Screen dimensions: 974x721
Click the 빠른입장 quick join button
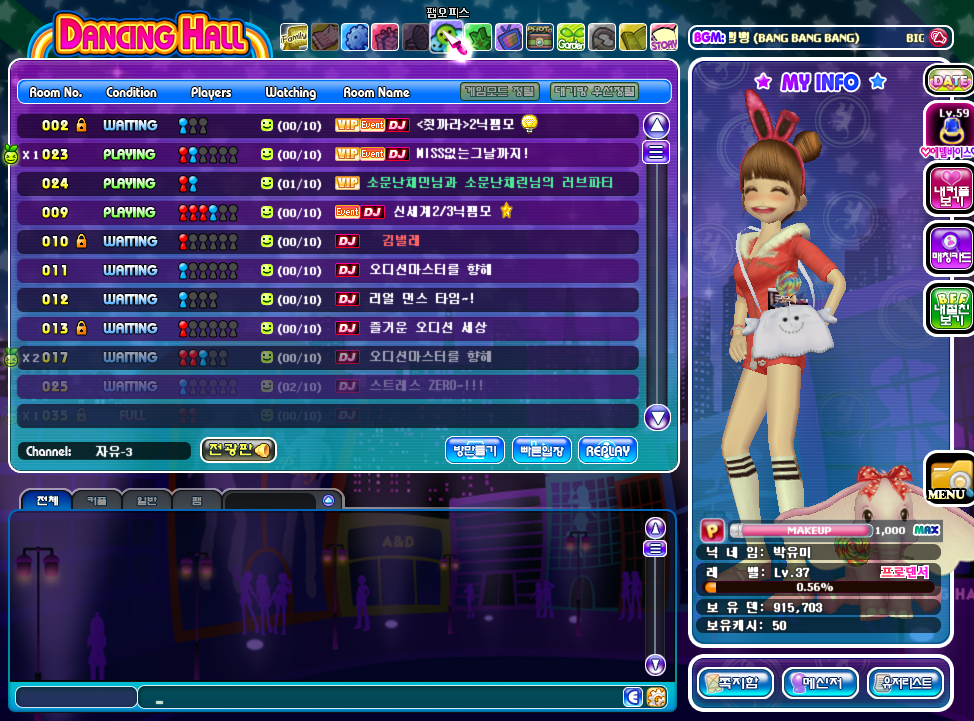point(542,451)
